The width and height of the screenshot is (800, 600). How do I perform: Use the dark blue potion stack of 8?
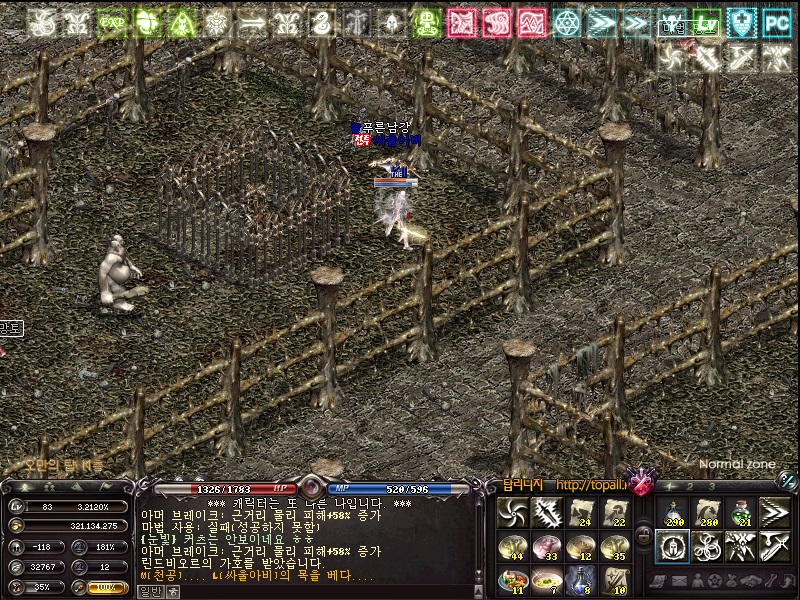pyautogui.click(x=582, y=579)
